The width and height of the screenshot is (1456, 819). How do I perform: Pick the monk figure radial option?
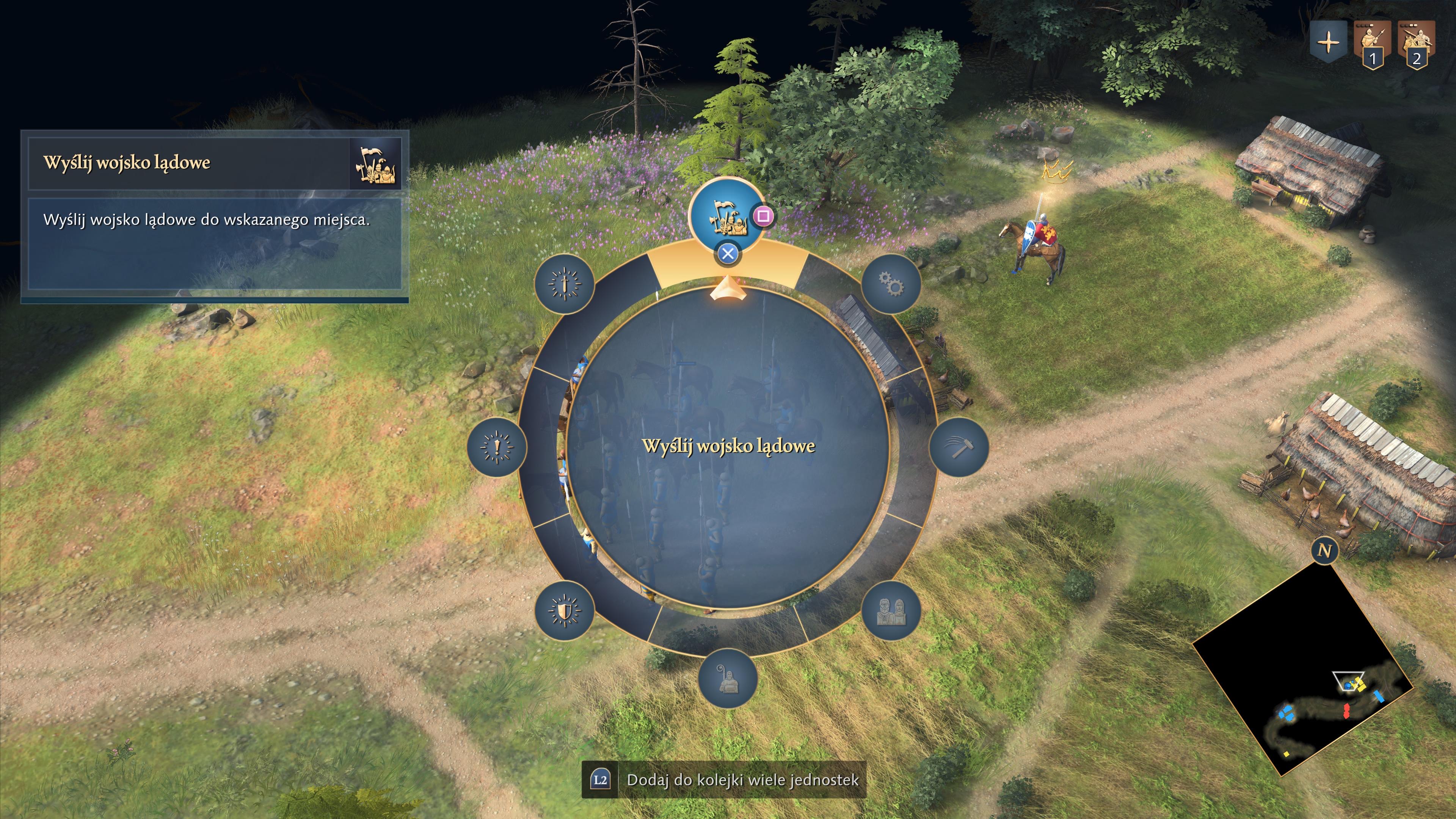click(728, 678)
